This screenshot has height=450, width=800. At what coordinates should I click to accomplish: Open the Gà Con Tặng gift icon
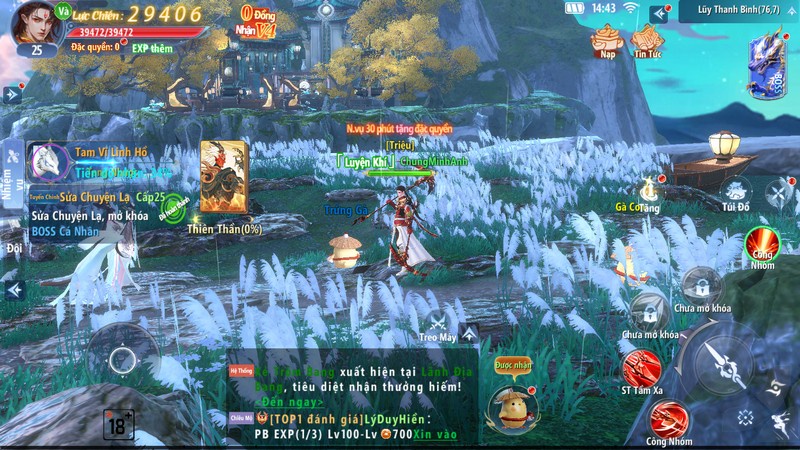[x=646, y=190]
